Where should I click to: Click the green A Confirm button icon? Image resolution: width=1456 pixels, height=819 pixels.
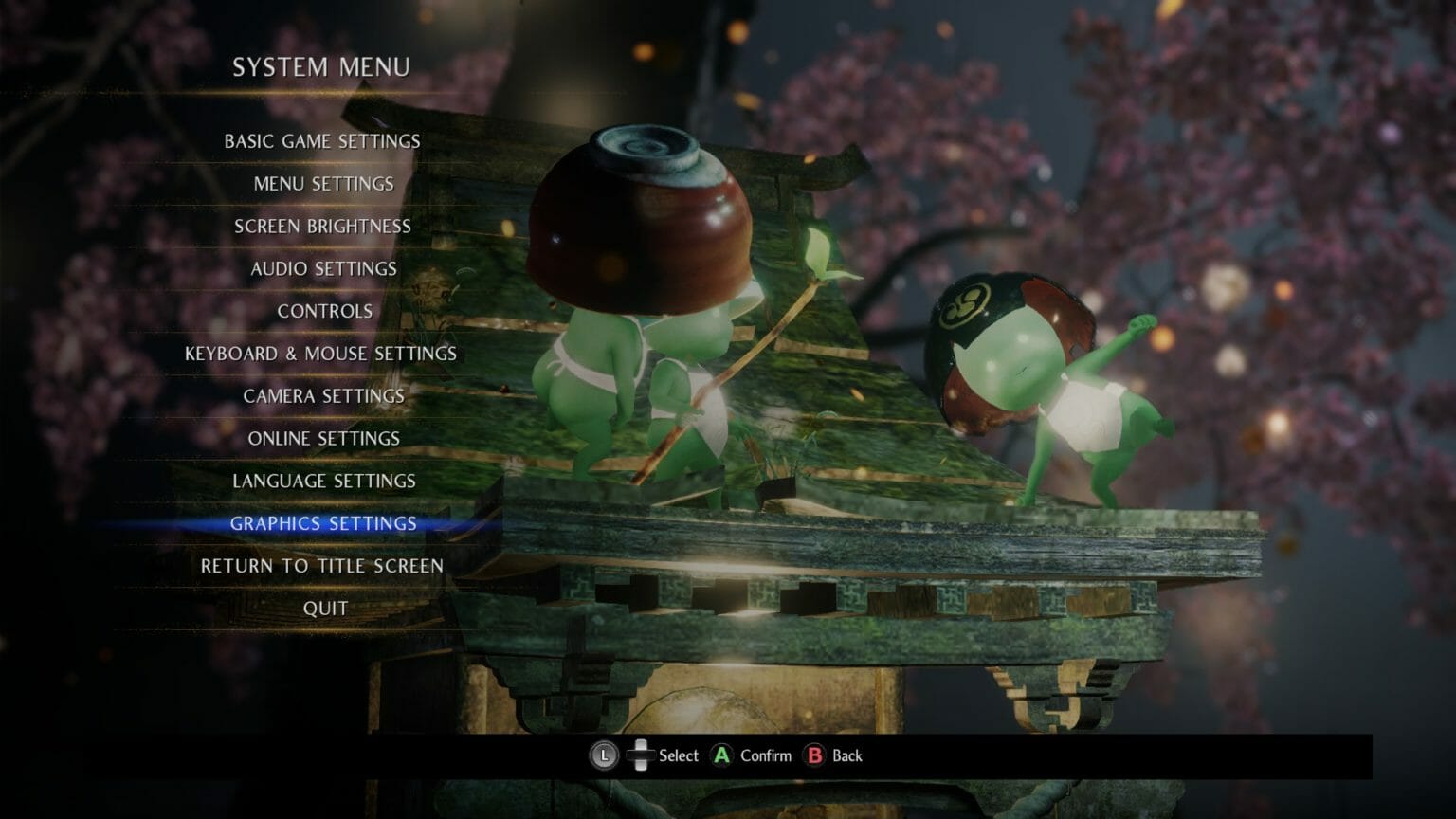(x=721, y=755)
